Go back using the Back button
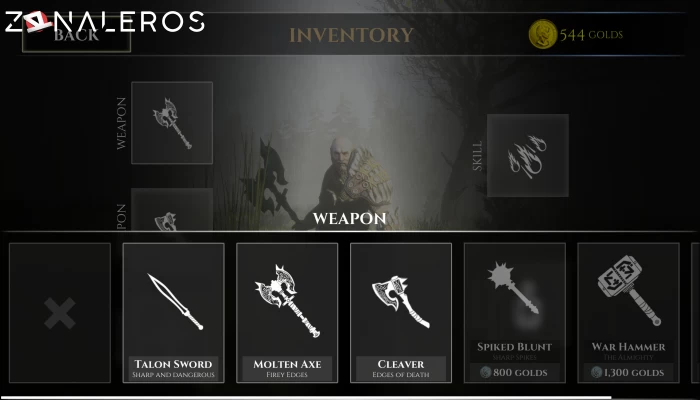The height and width of the screenshot is (400, 700). pos(75,36)
